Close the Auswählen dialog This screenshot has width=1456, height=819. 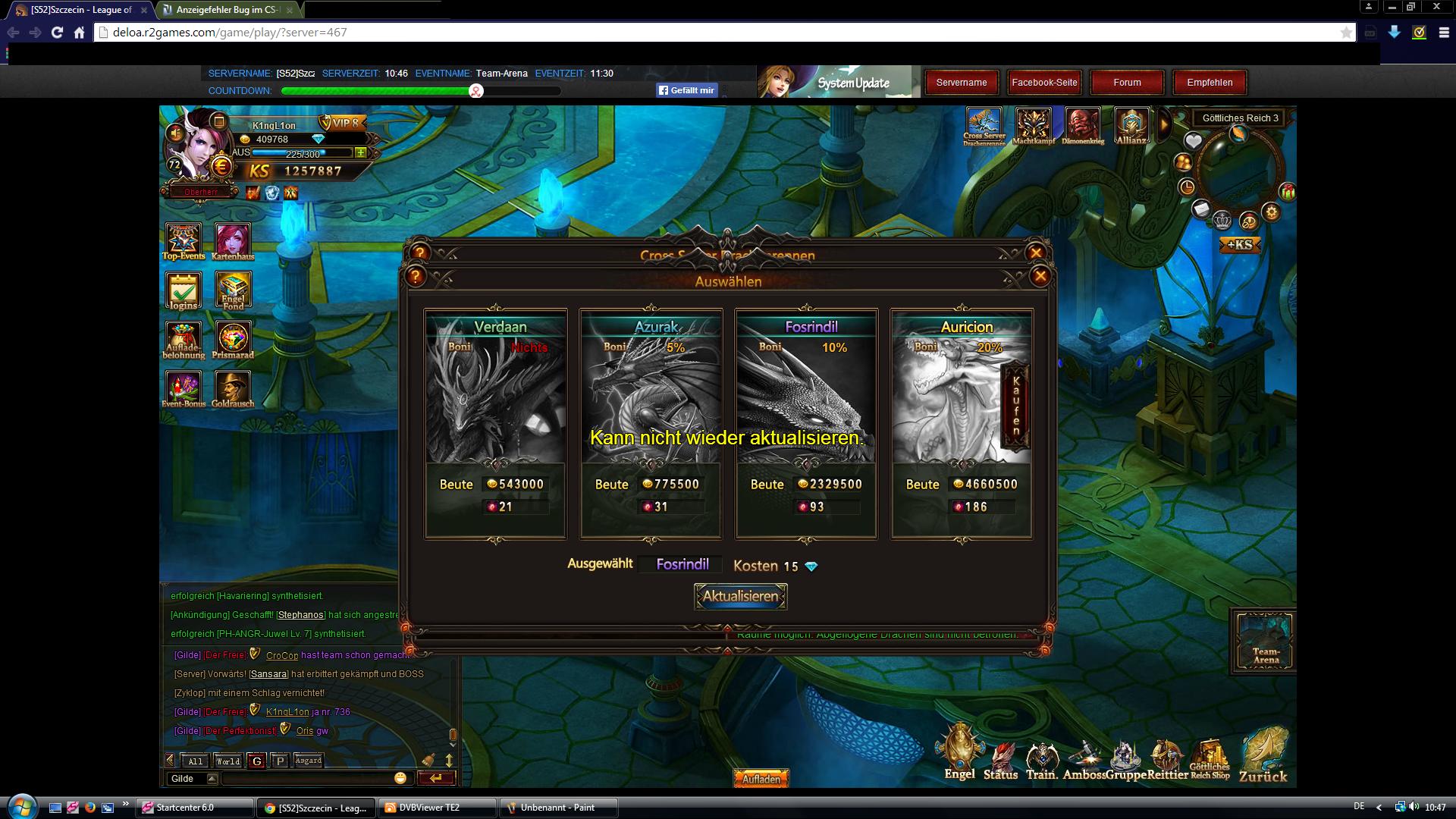tap(1040, 277)
